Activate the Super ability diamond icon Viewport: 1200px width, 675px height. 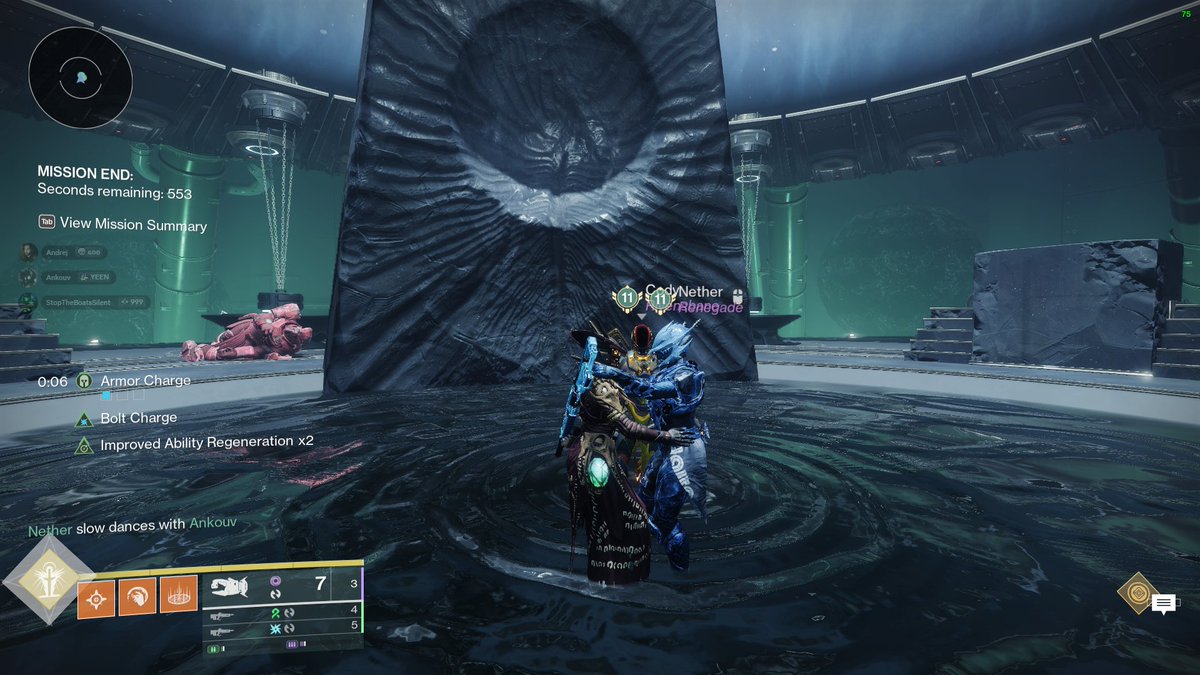(46, 581)
